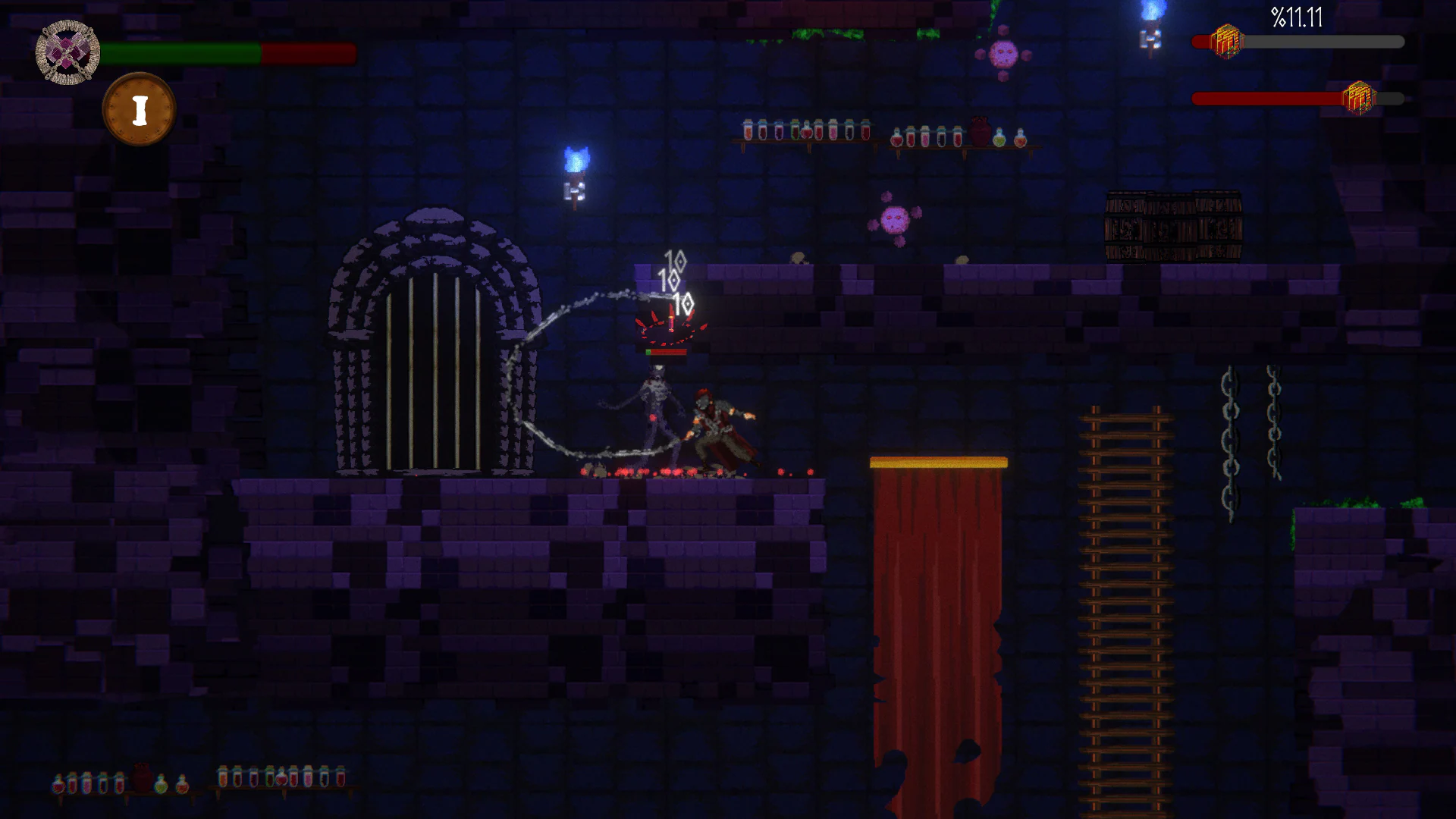1456x819 pixels.
Task: Click the red banner hanging from the gold beam
Action: [x=940, y=607]
